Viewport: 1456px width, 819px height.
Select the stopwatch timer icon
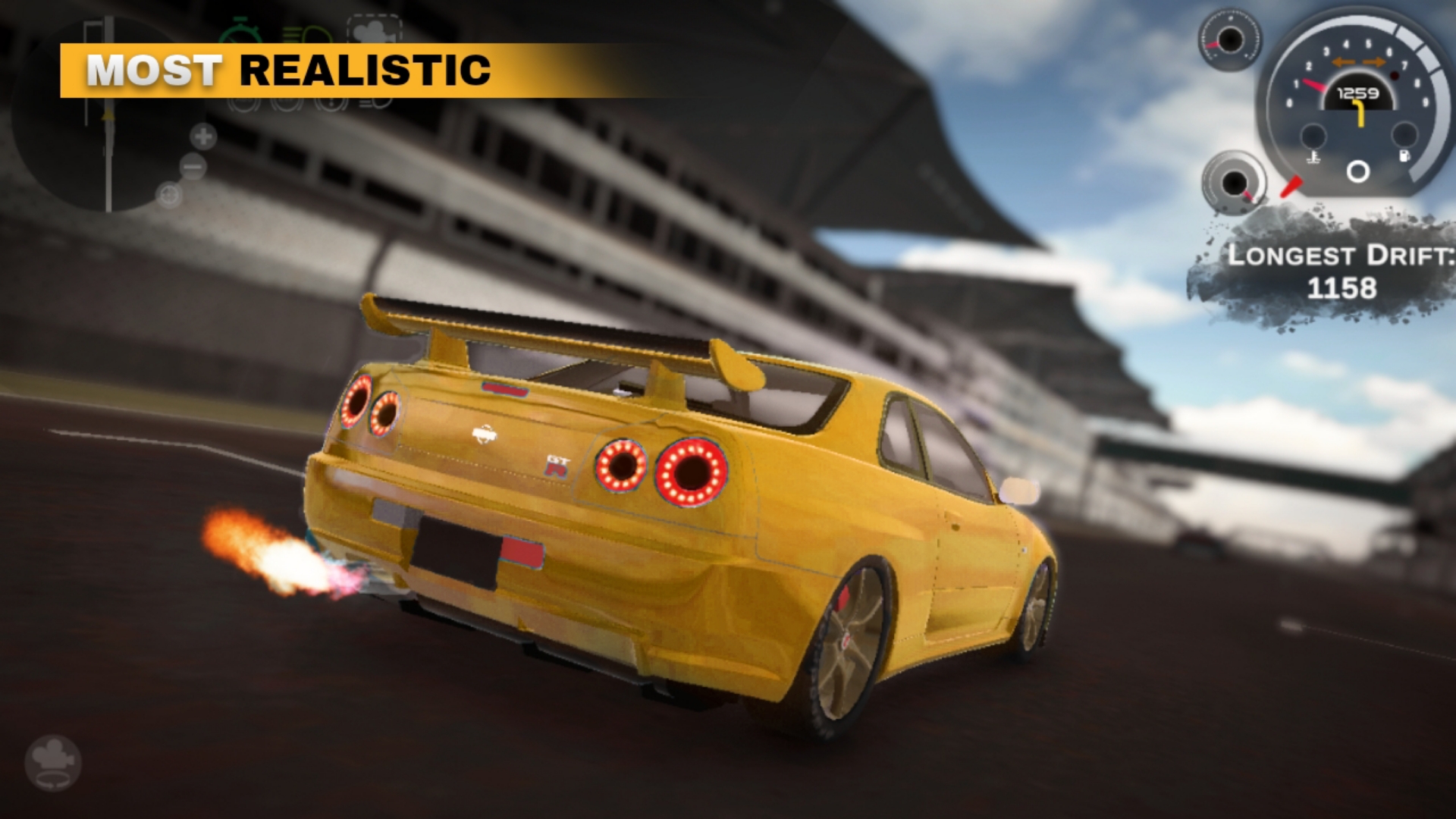click(240, 32)
